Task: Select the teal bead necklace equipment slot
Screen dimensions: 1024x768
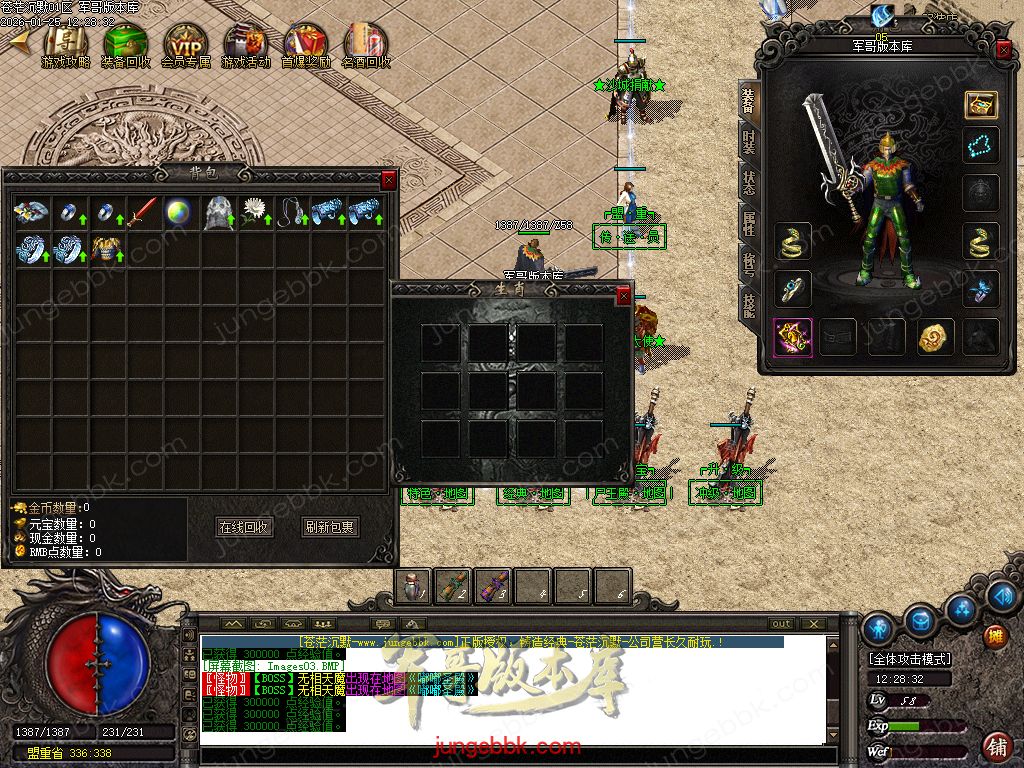Action: point(980,146)
